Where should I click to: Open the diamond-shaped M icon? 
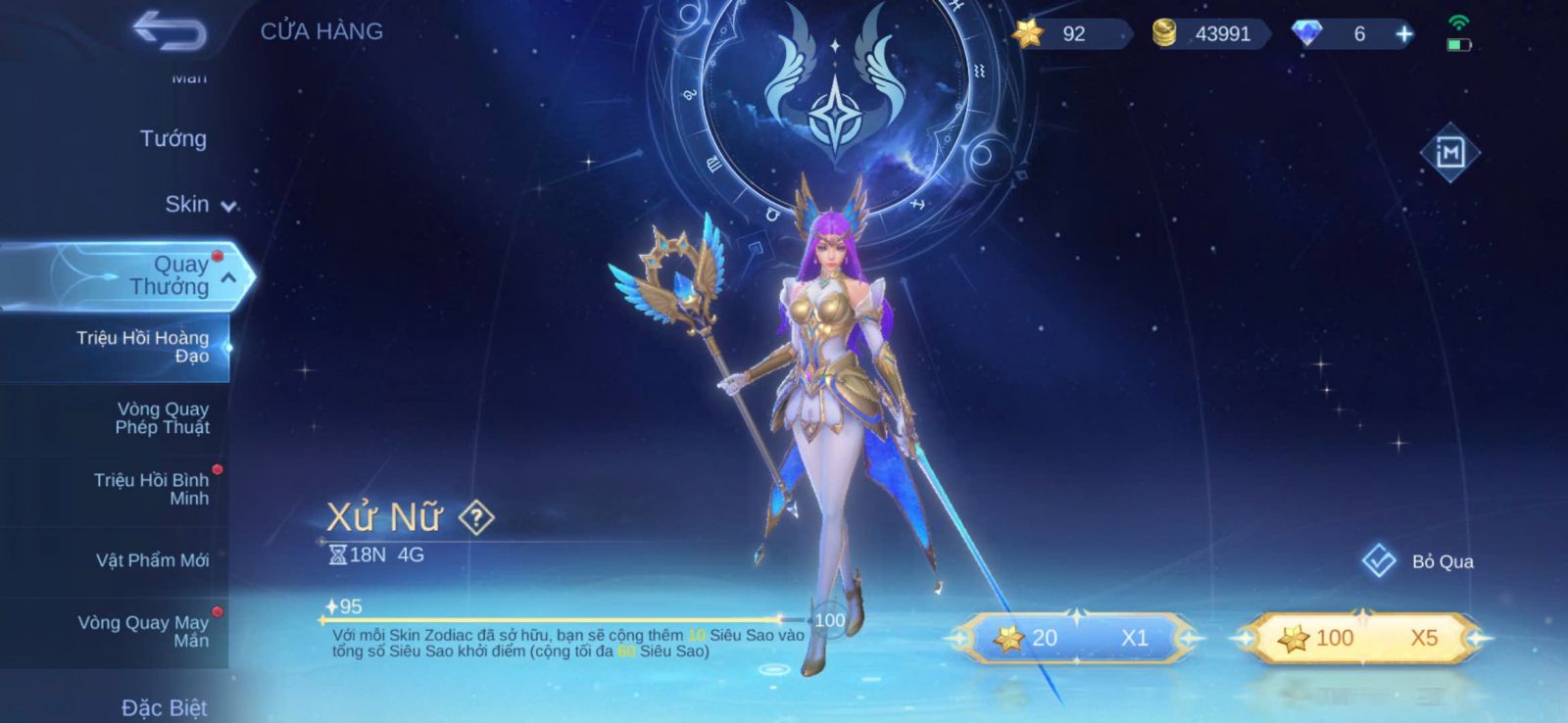tap(1449, 153)
